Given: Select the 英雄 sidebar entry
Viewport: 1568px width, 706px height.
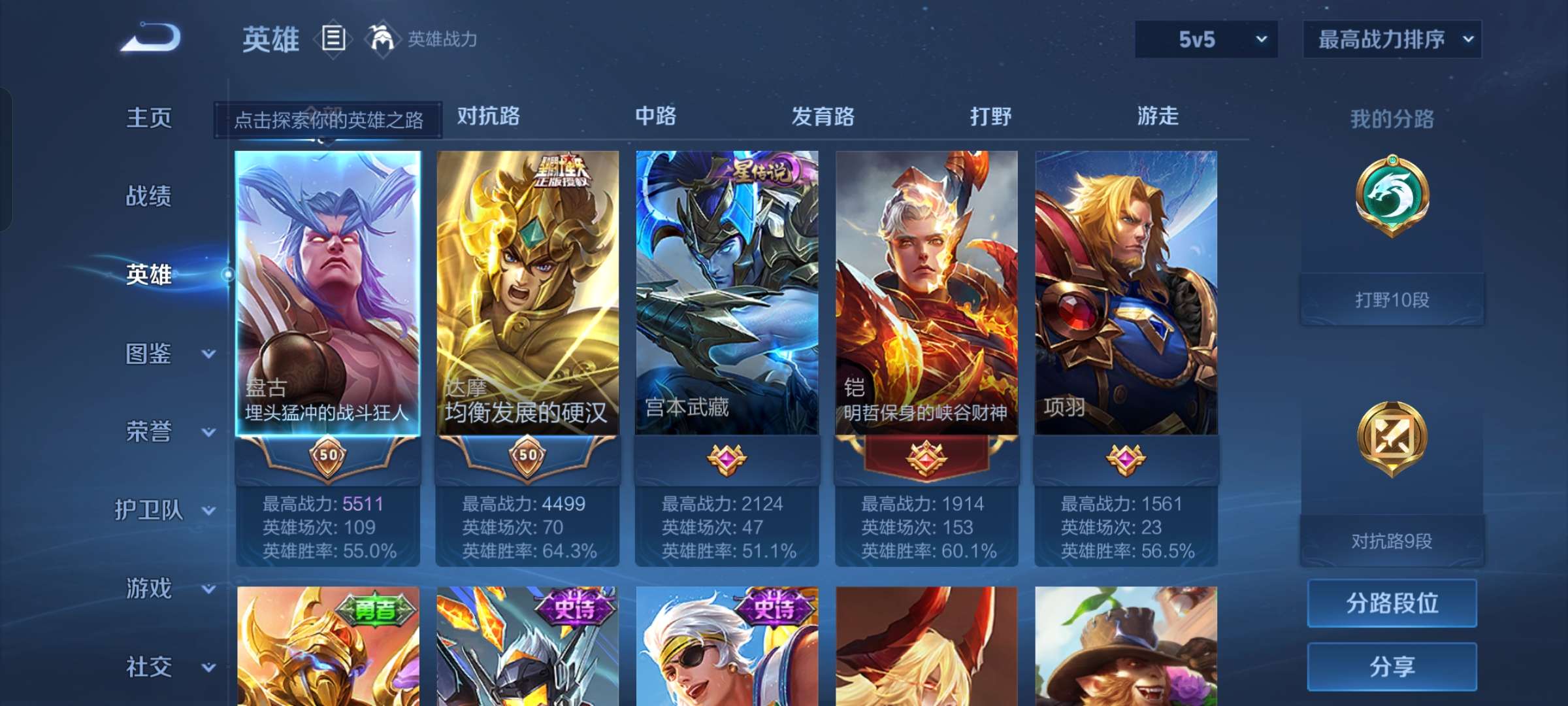Looking at the screenshot, I should (149, 276).
